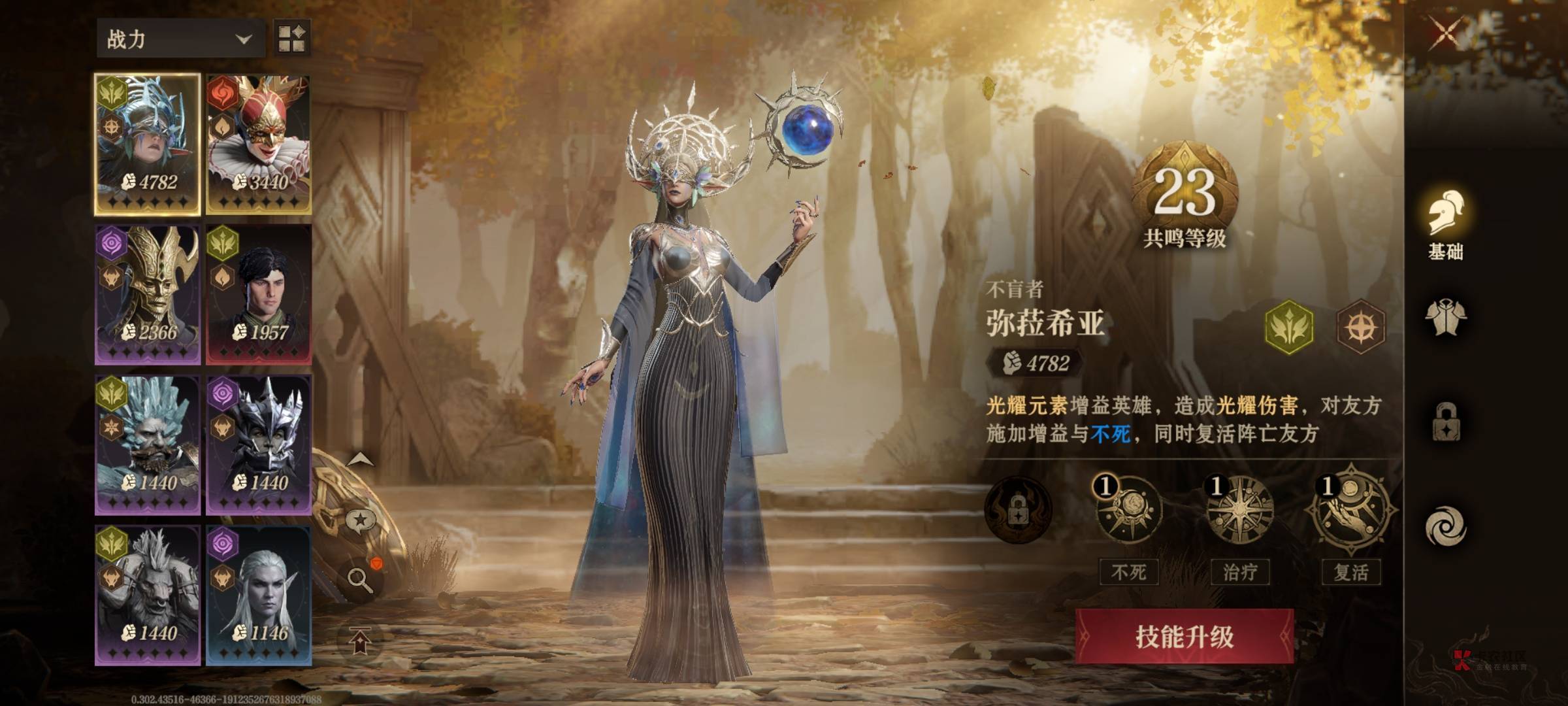
Task: Click the magnifying glass inspect button
Action: (x=360, y=579)
